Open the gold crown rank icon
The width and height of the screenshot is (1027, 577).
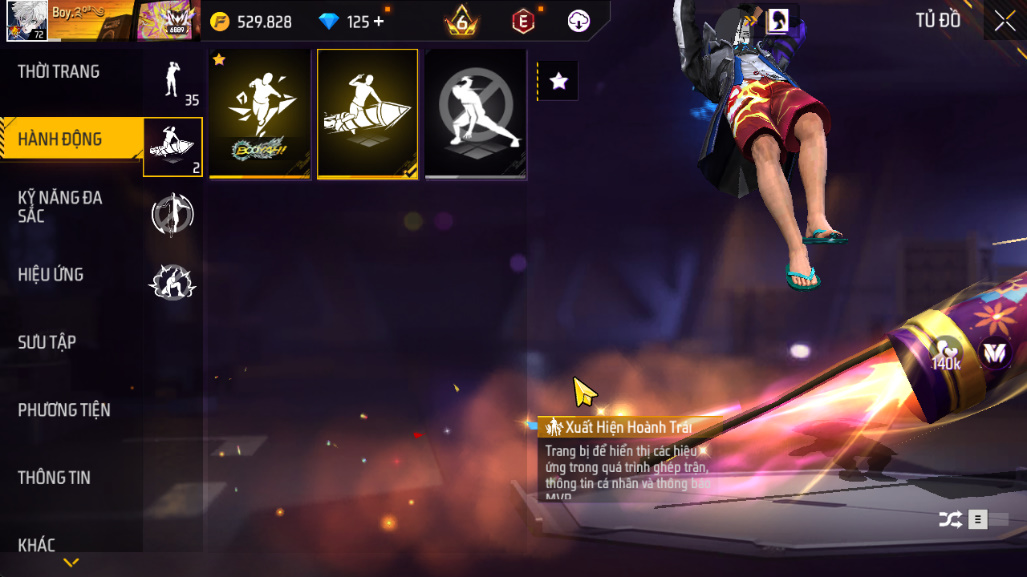462,21
